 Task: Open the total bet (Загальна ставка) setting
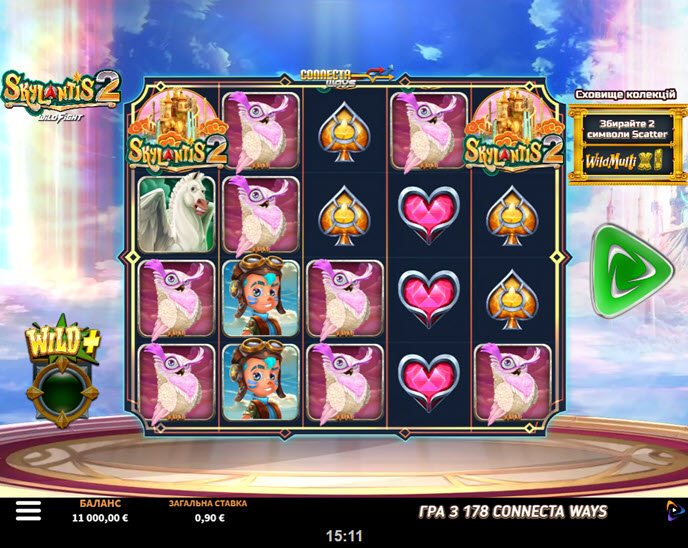tap(207, 511)
